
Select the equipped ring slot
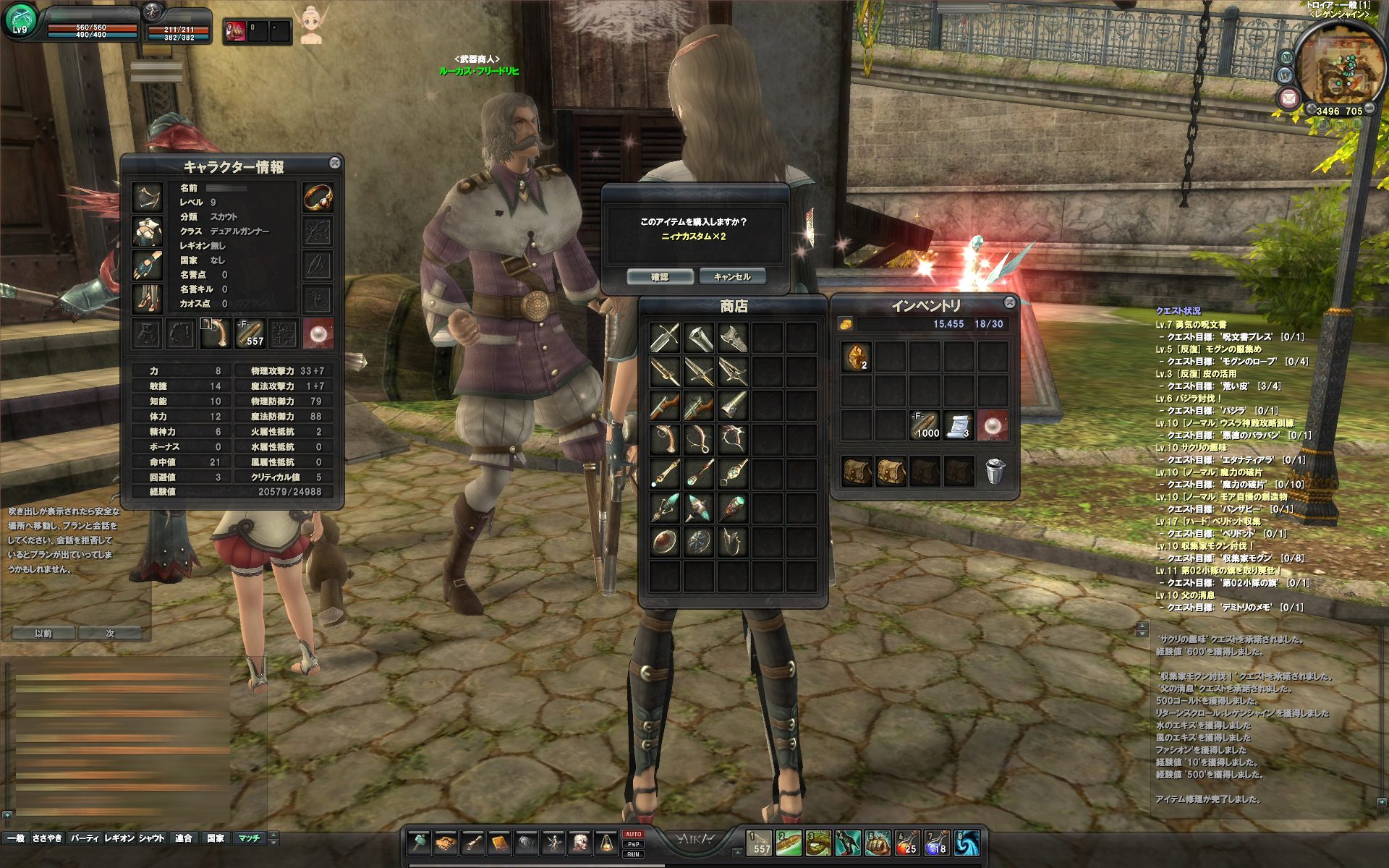pos(317,197)
